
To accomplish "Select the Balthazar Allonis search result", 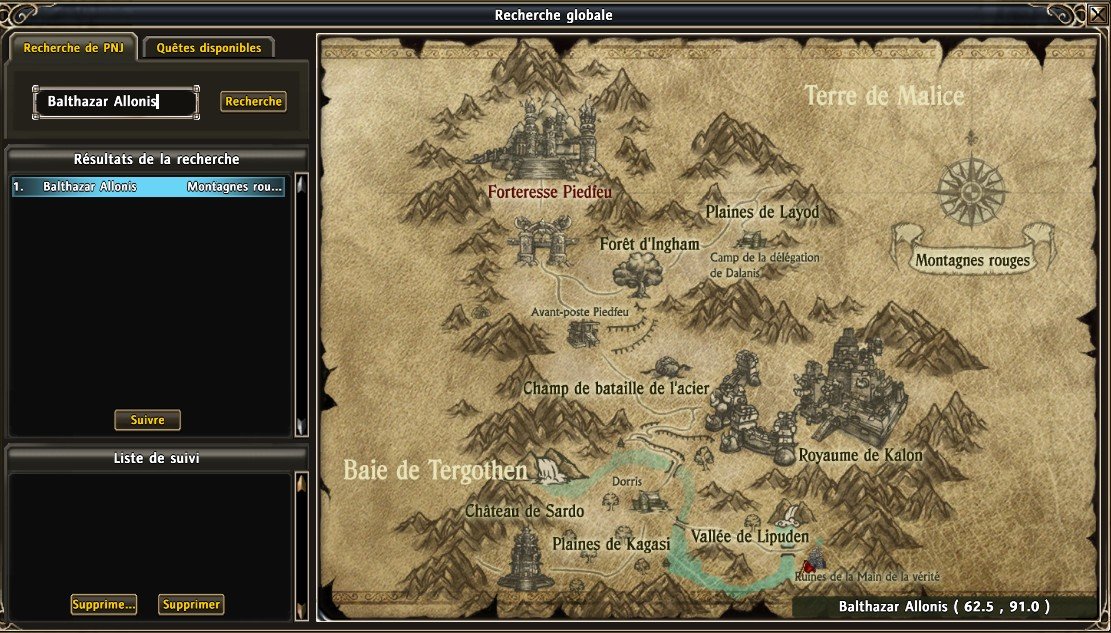I will (148, 187).
